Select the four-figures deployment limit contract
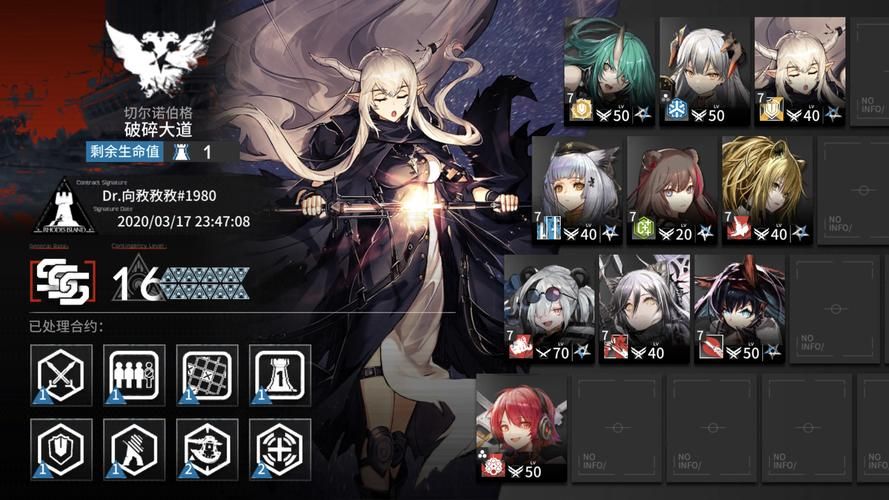The height and width of the screenshot is (500, 889). (134, 374)
